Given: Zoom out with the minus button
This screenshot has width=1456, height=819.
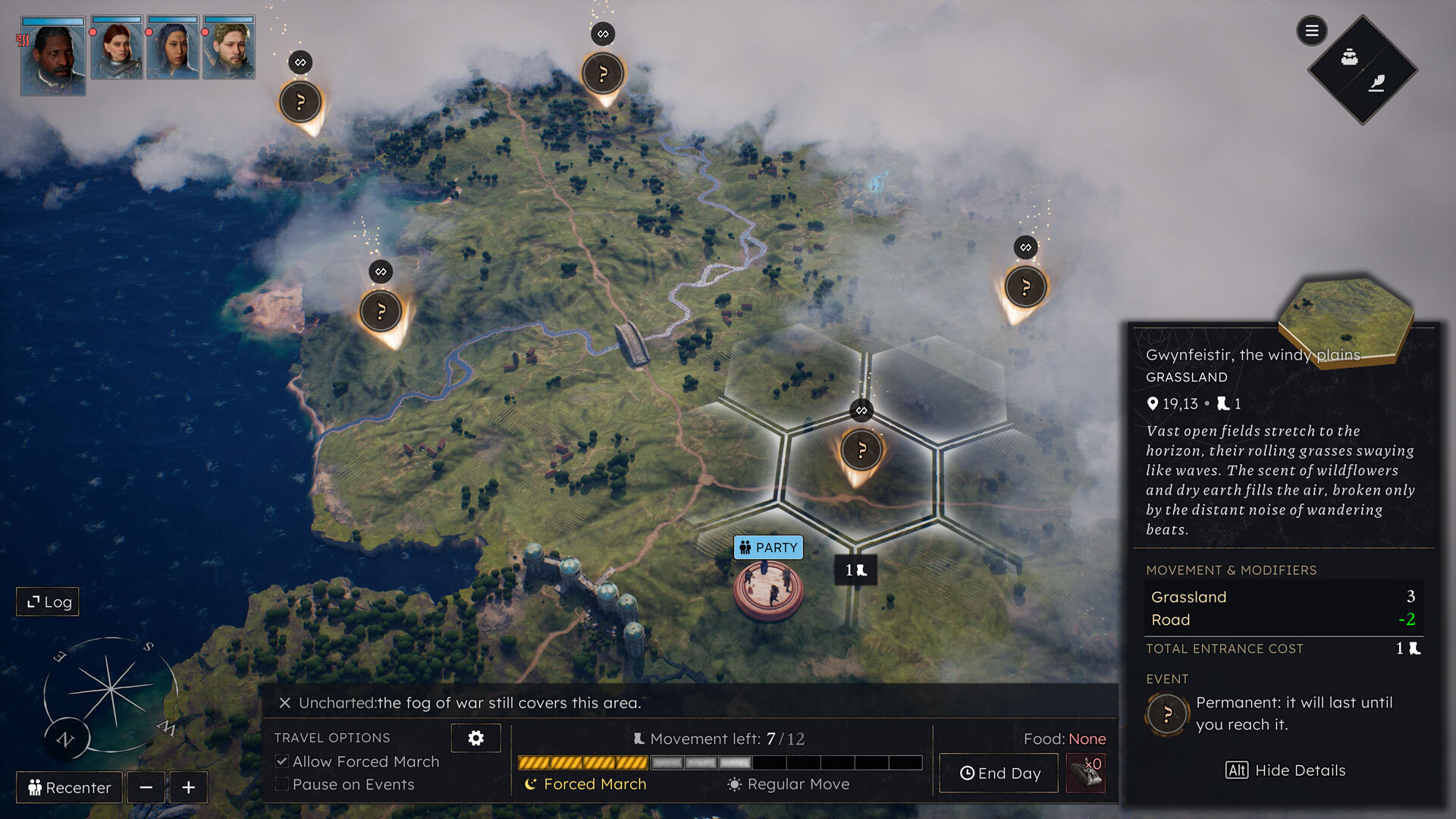Looking at the screenshot, I should 146,787.
